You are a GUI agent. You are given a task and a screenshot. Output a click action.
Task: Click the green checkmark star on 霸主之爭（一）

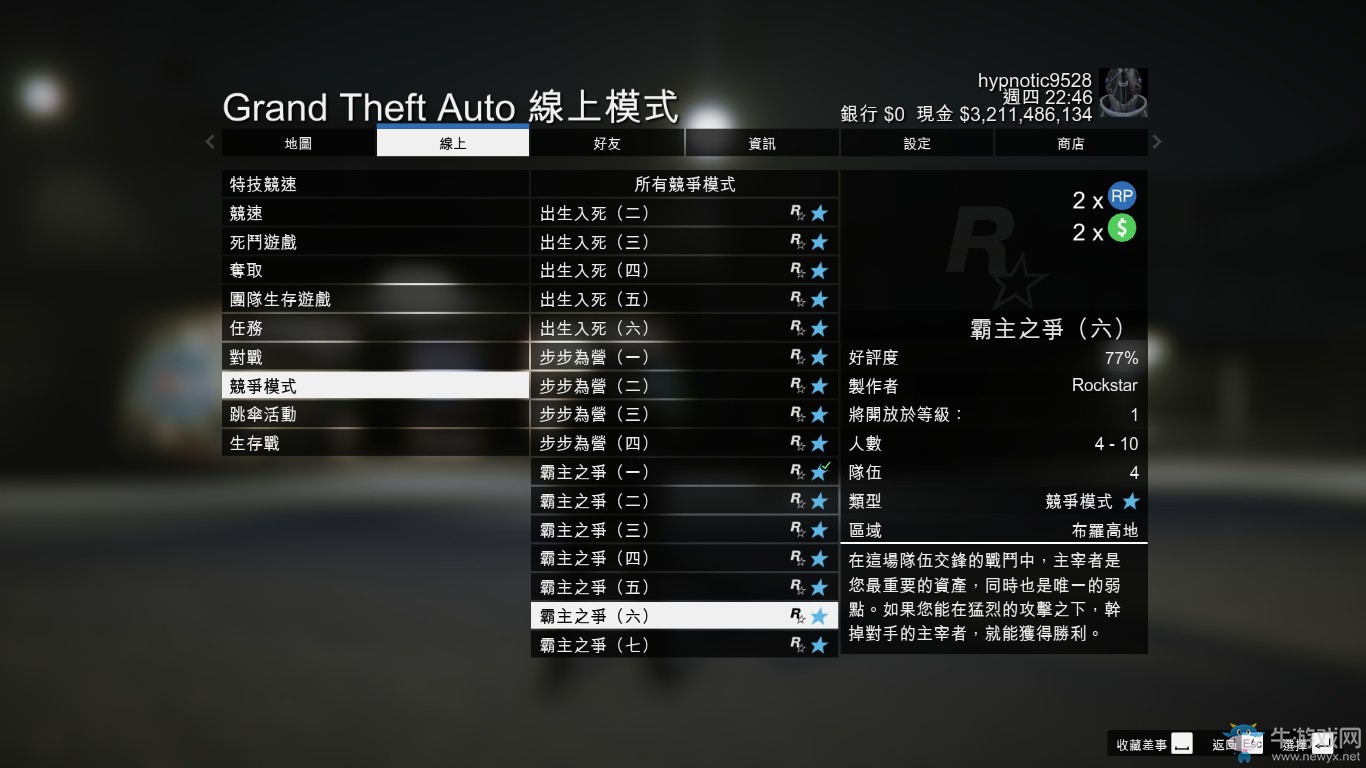click(821, 471)
